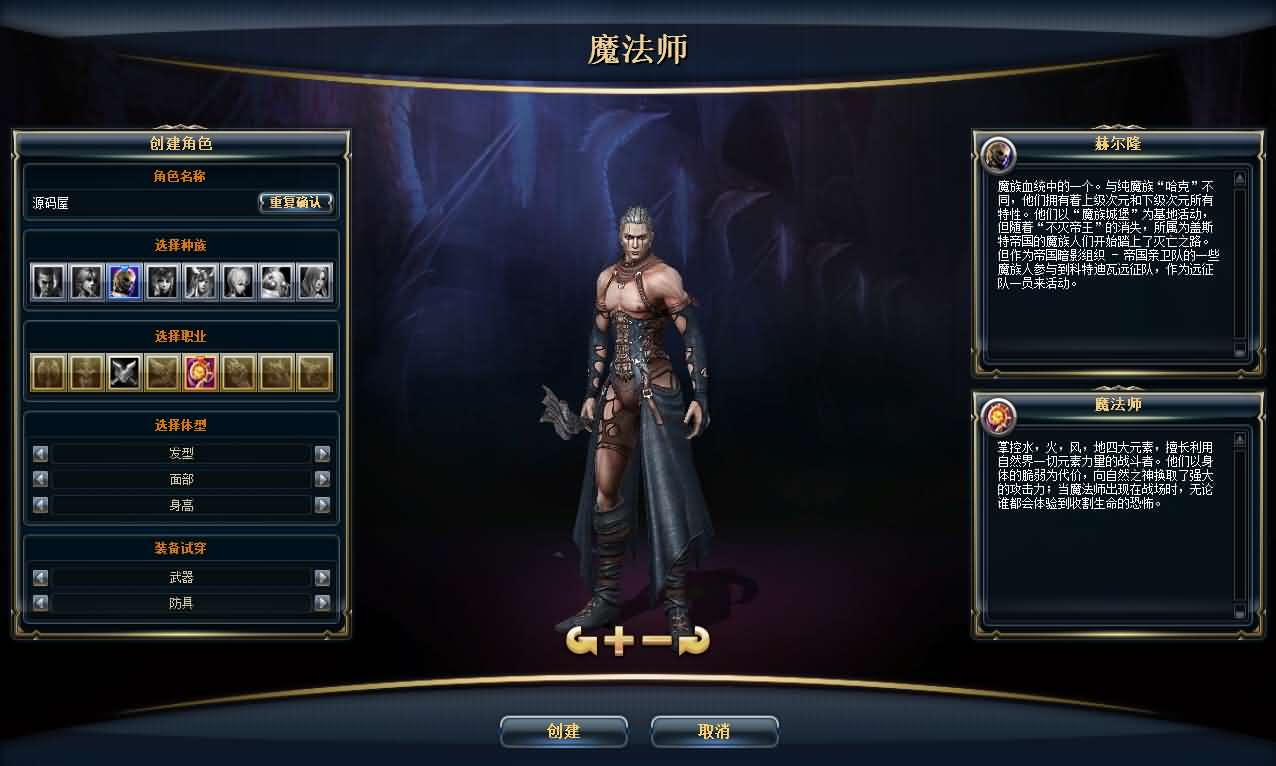Switch to next 发型 hairstyle with right arrow
The height and width of the screenshot is (766, 1276).
322,453
